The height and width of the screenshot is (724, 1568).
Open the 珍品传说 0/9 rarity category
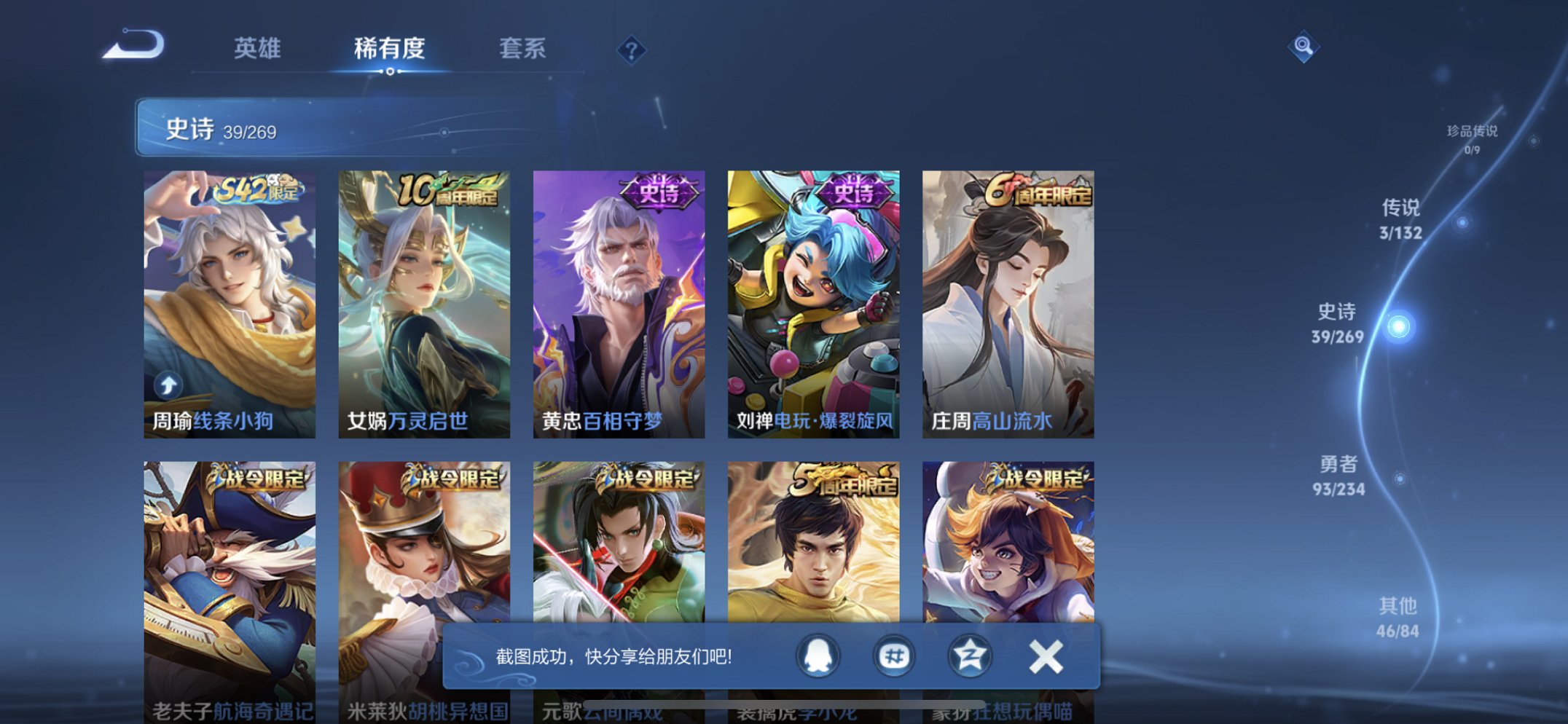[x=1473, y=137]
